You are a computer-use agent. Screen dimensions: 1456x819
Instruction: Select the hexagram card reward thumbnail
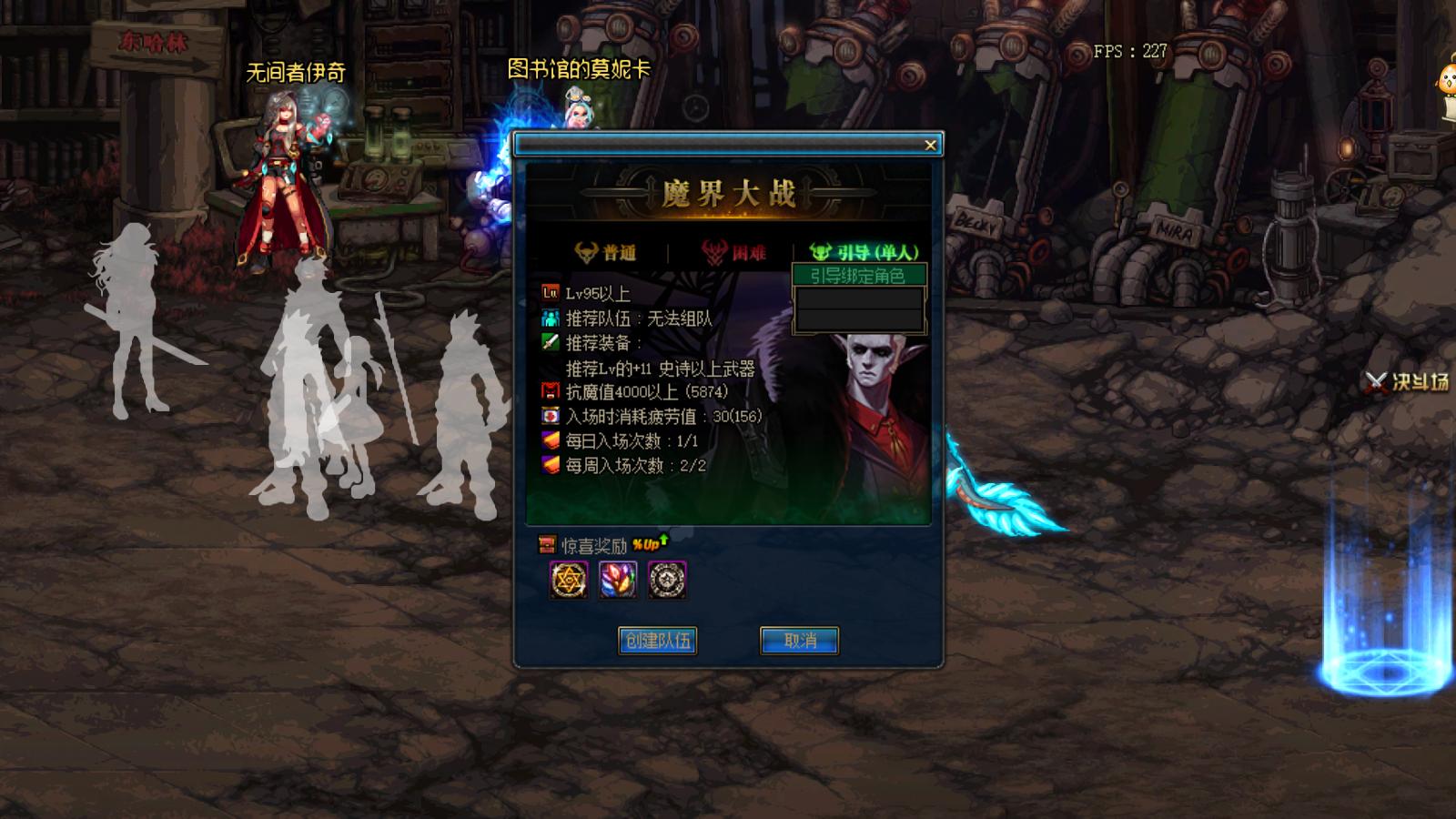point(569,580)
